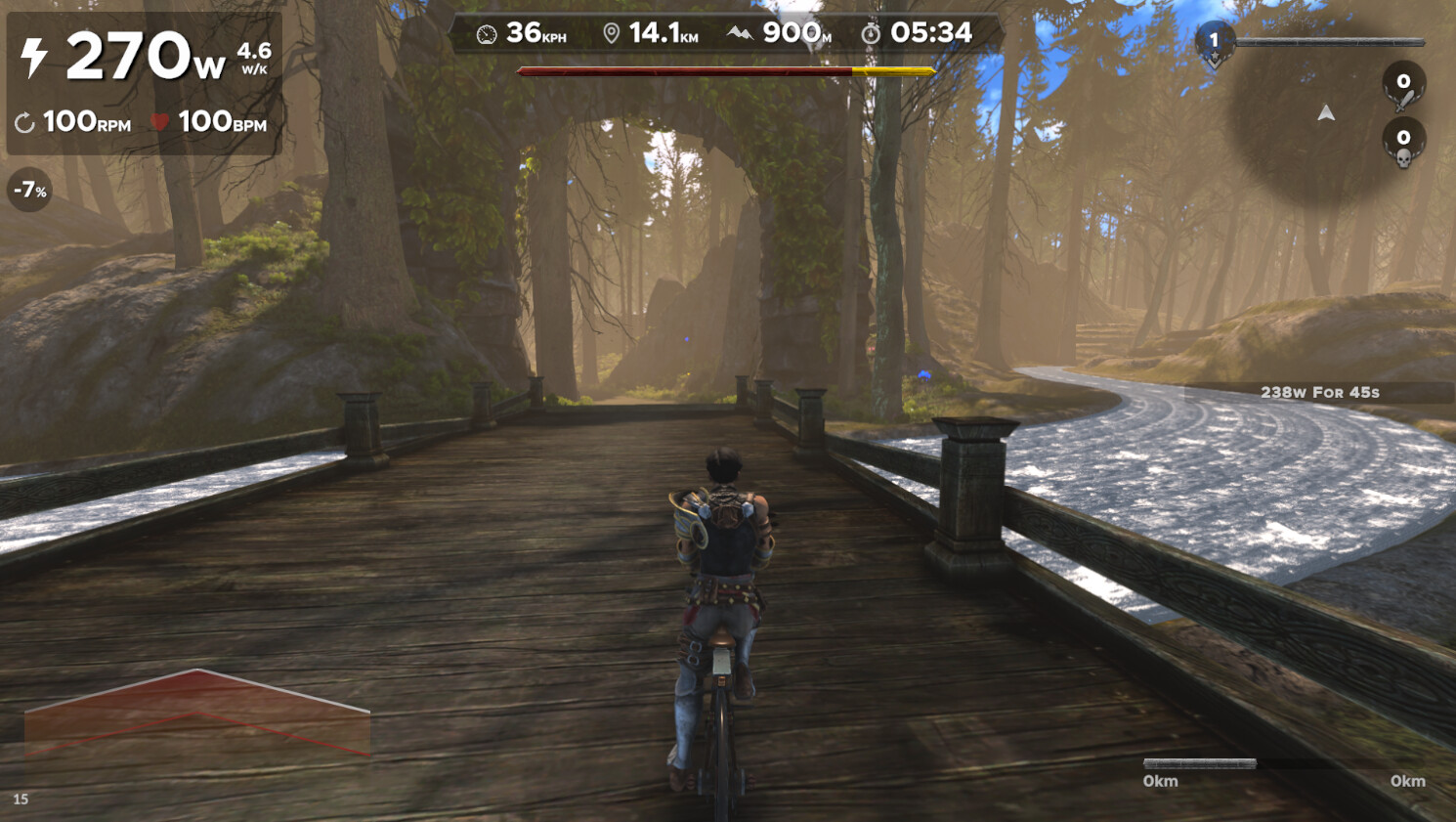Click the 238w For 45s objective

point(1319,393)
